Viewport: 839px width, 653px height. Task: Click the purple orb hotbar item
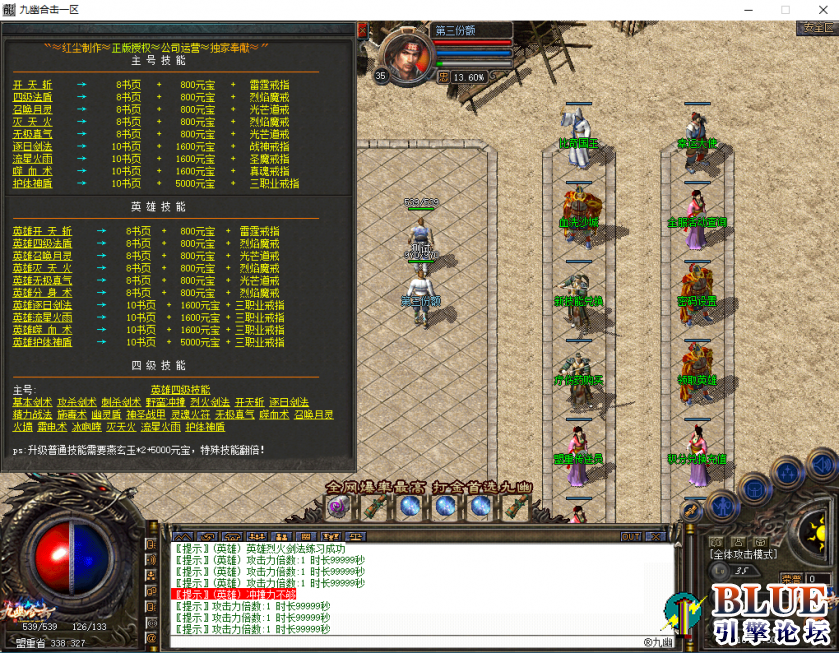coord(337,507)
